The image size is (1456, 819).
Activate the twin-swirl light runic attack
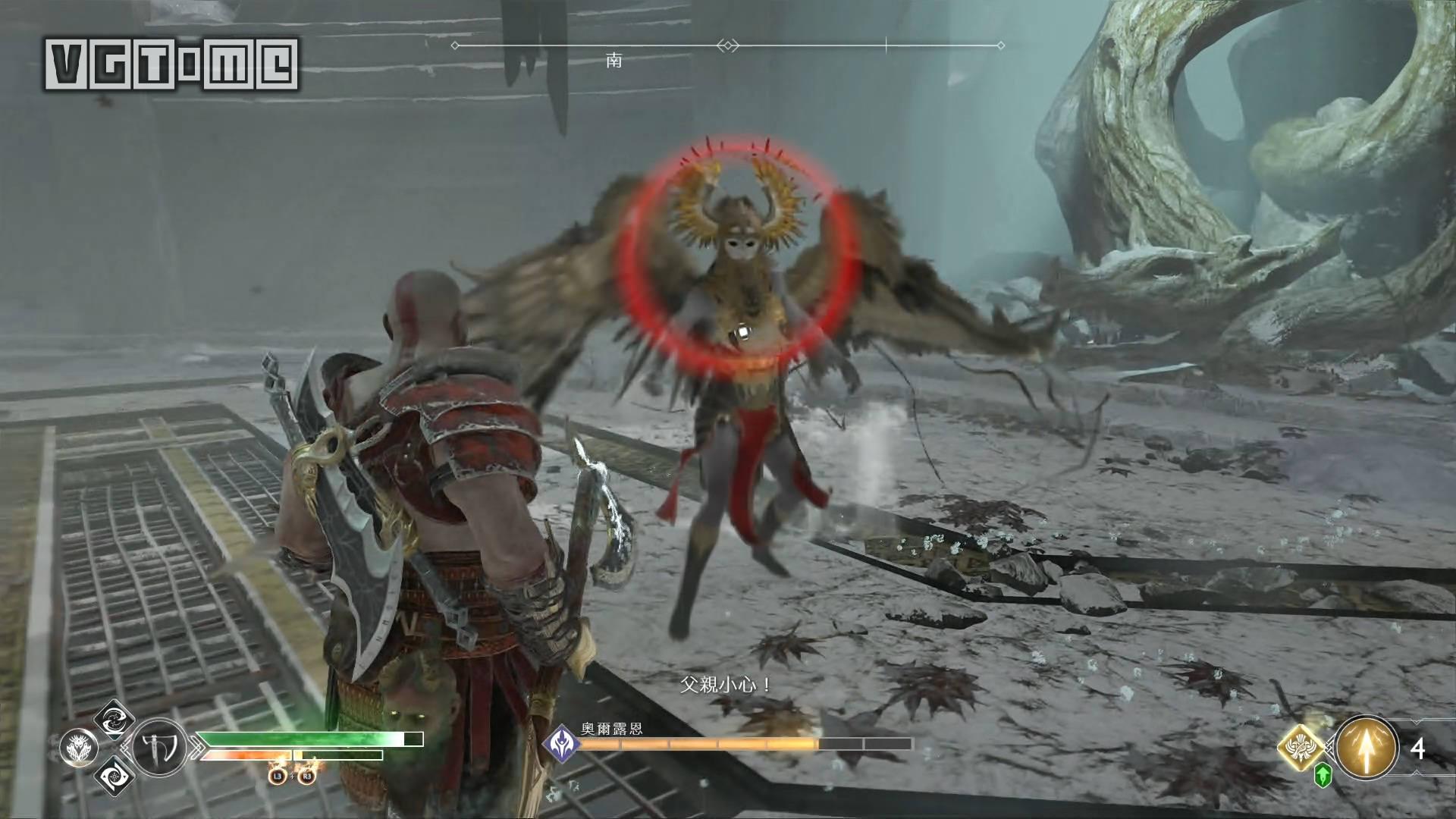click(115, 719)
